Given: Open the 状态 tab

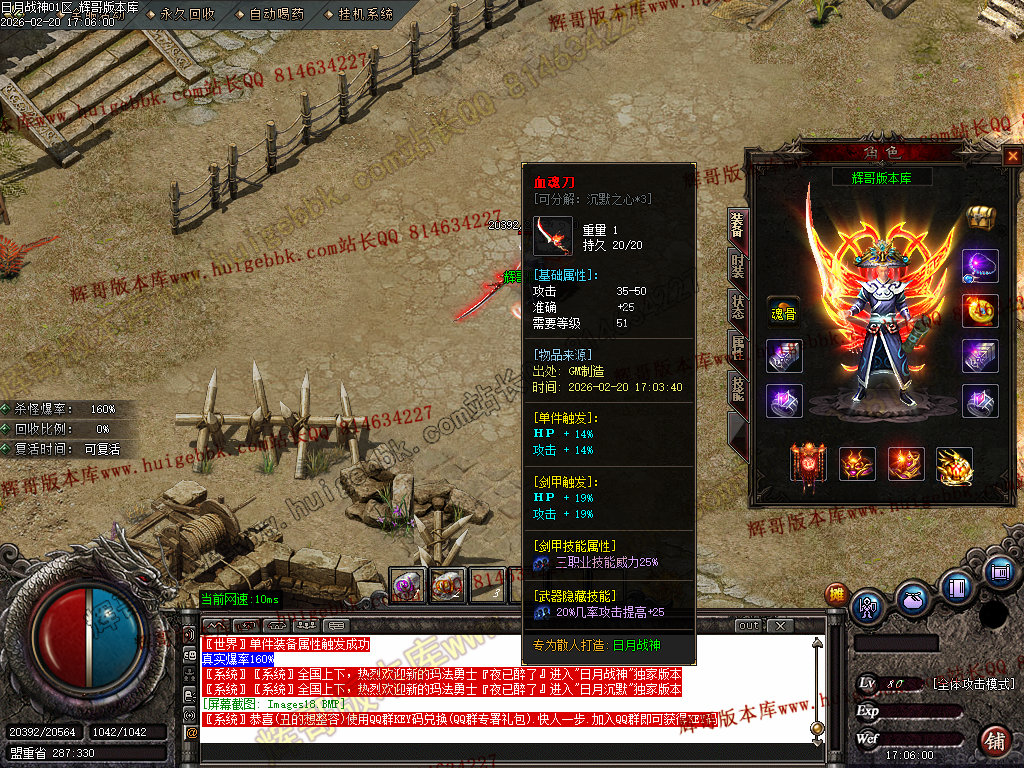Looking at the screenshot, I should [x=736, y=307].
